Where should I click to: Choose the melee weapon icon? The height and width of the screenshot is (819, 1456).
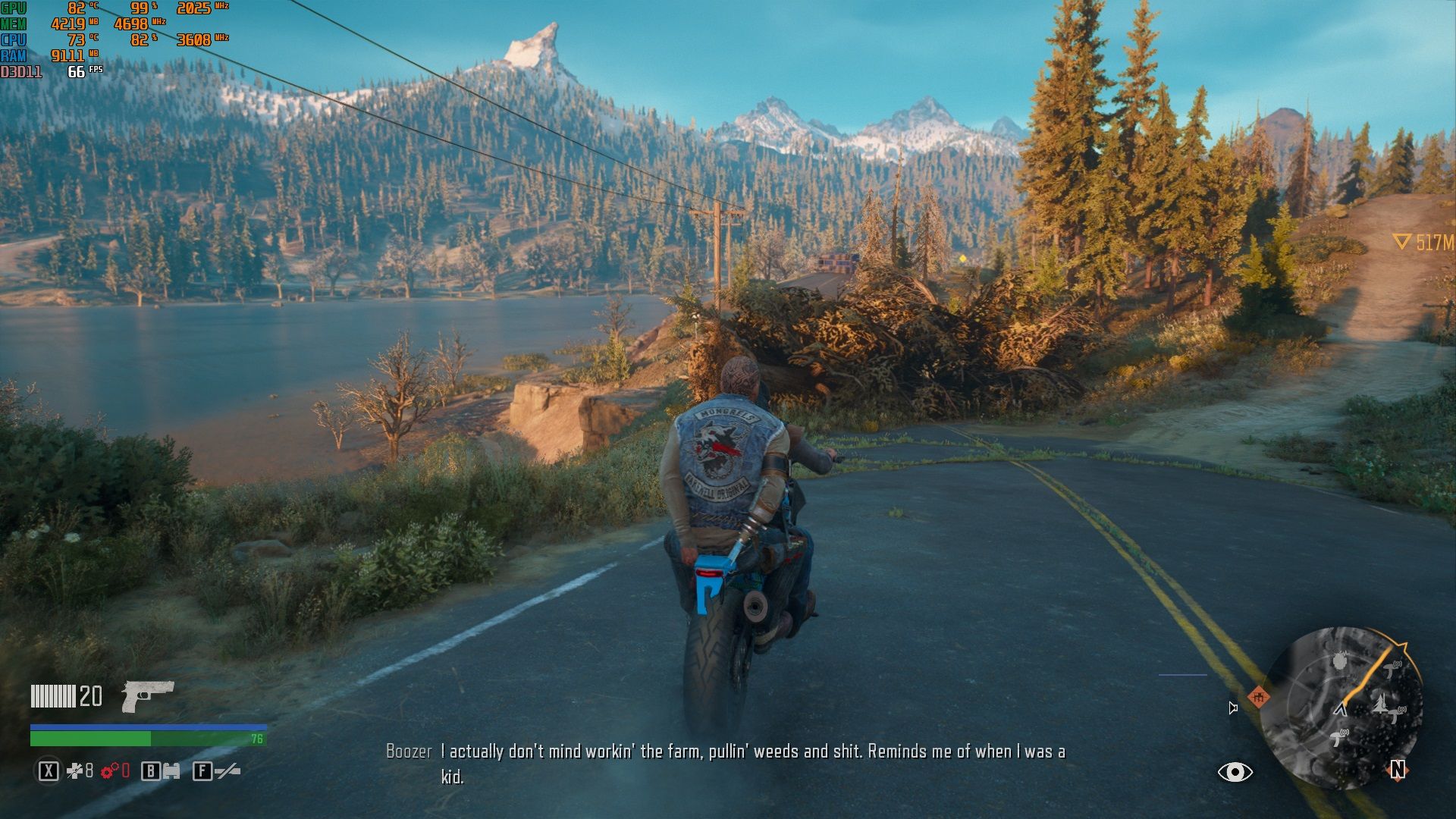tap(227, 771)
